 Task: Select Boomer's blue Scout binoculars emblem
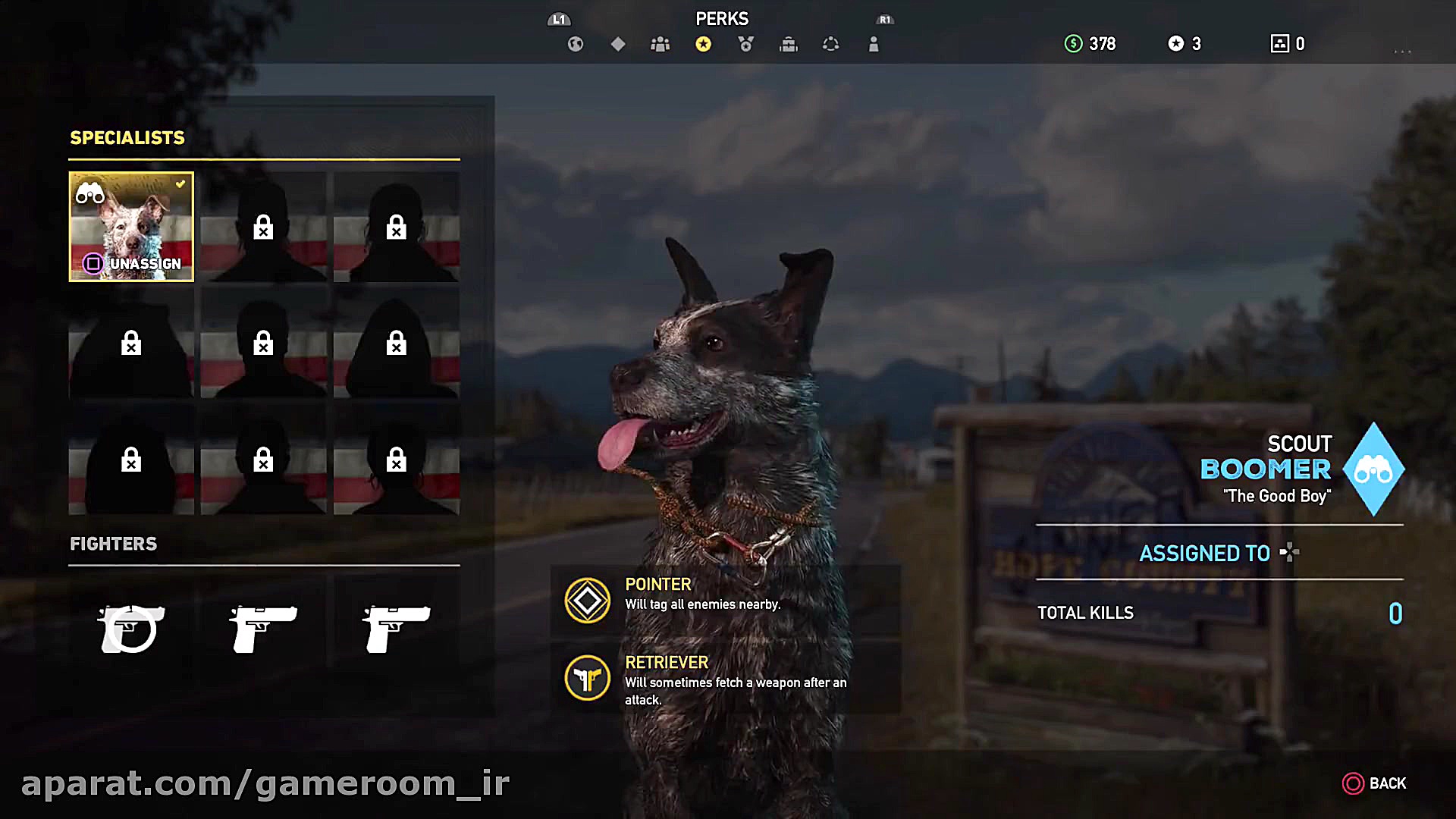coord(1374,469)
